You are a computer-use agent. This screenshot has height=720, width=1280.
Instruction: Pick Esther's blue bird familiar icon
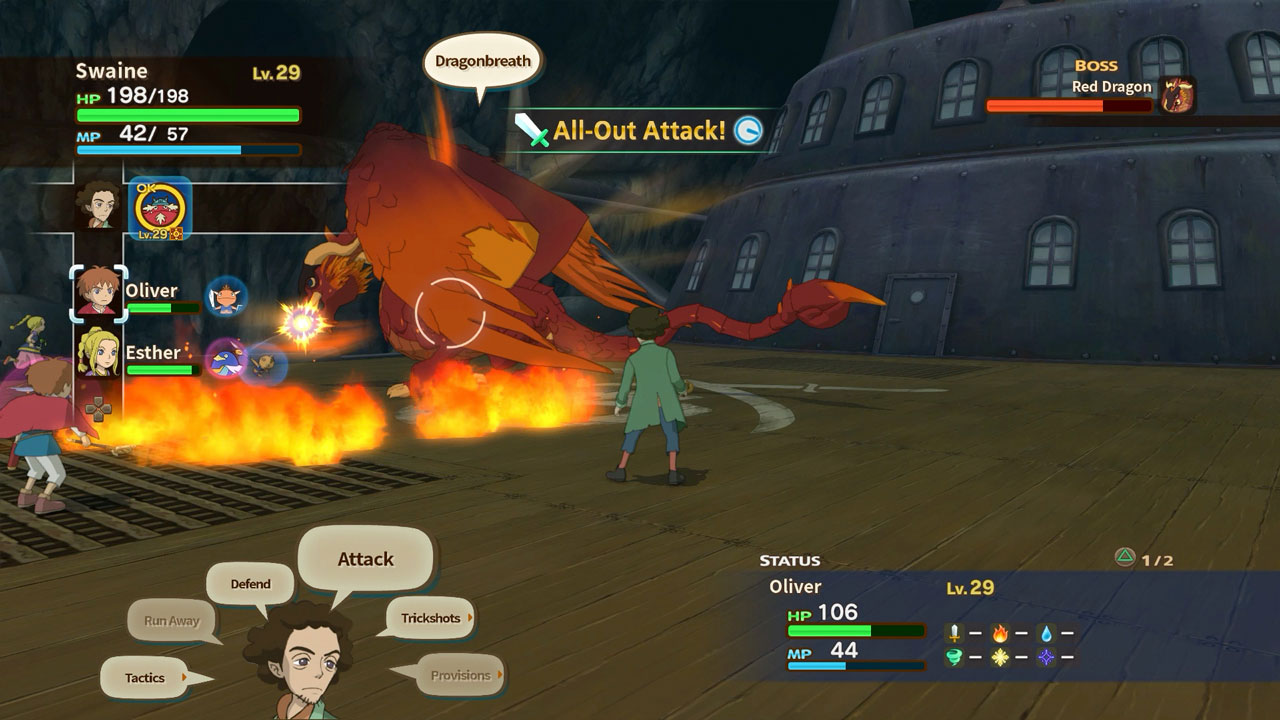pyautogui.click(x=224, y=359)
